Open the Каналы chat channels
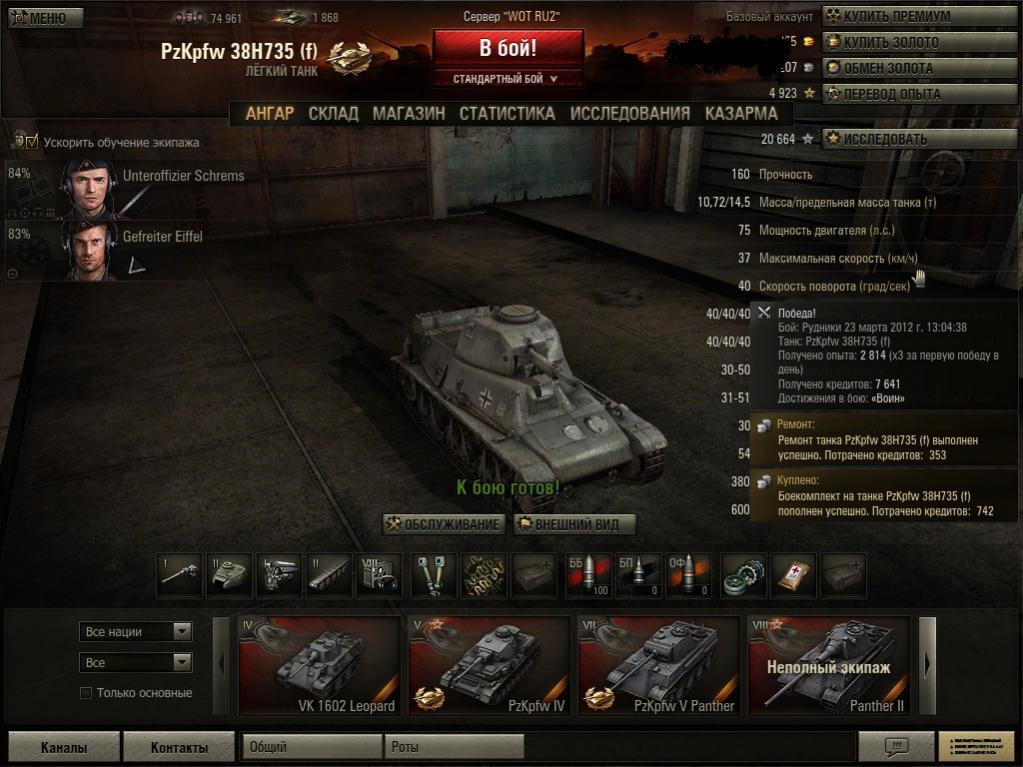The image size is (1023, 767). [64, 747]
